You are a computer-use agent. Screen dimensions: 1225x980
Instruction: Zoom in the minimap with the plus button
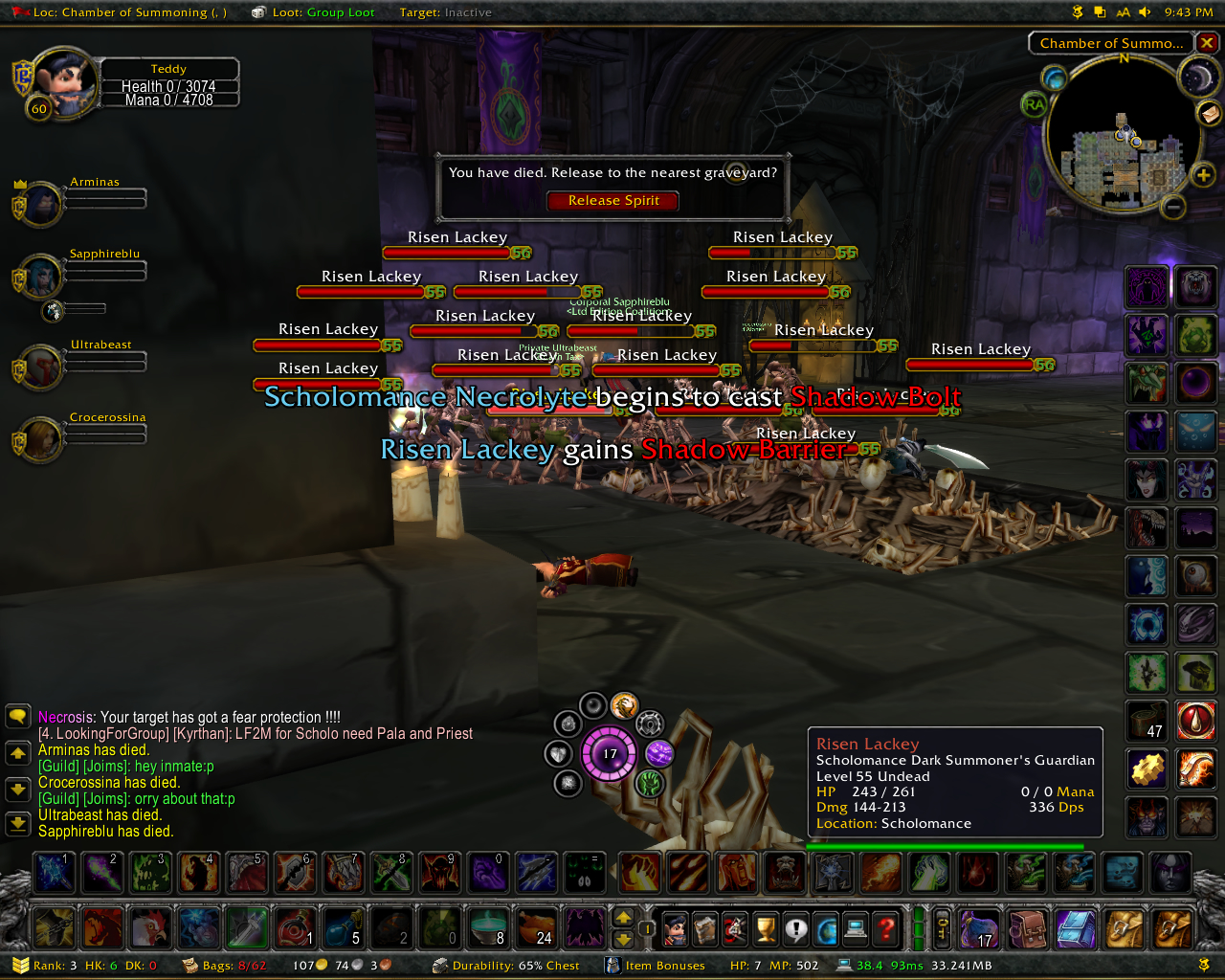[x=1203, y=175]
